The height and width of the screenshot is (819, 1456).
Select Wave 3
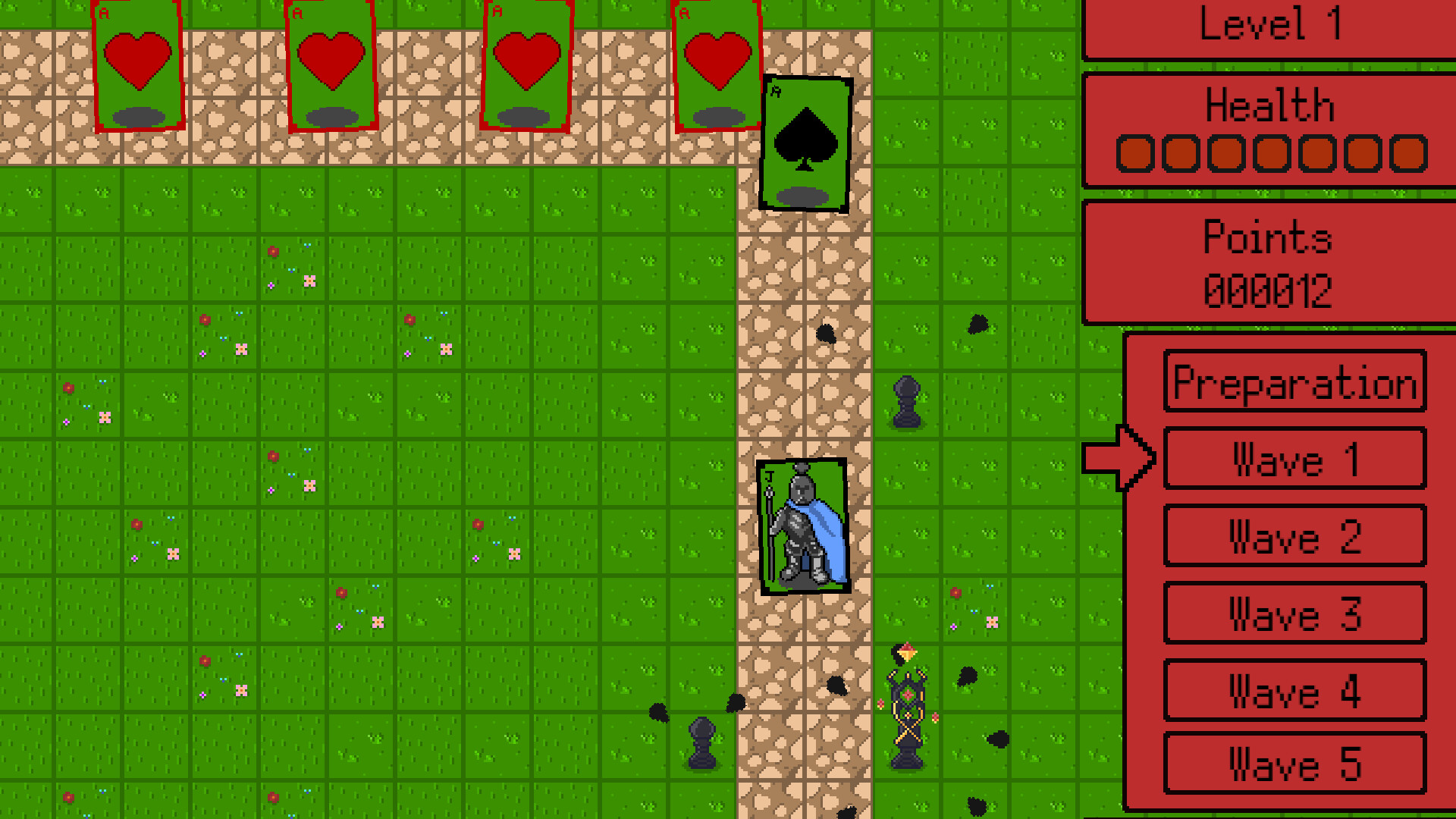[1294, 613]
